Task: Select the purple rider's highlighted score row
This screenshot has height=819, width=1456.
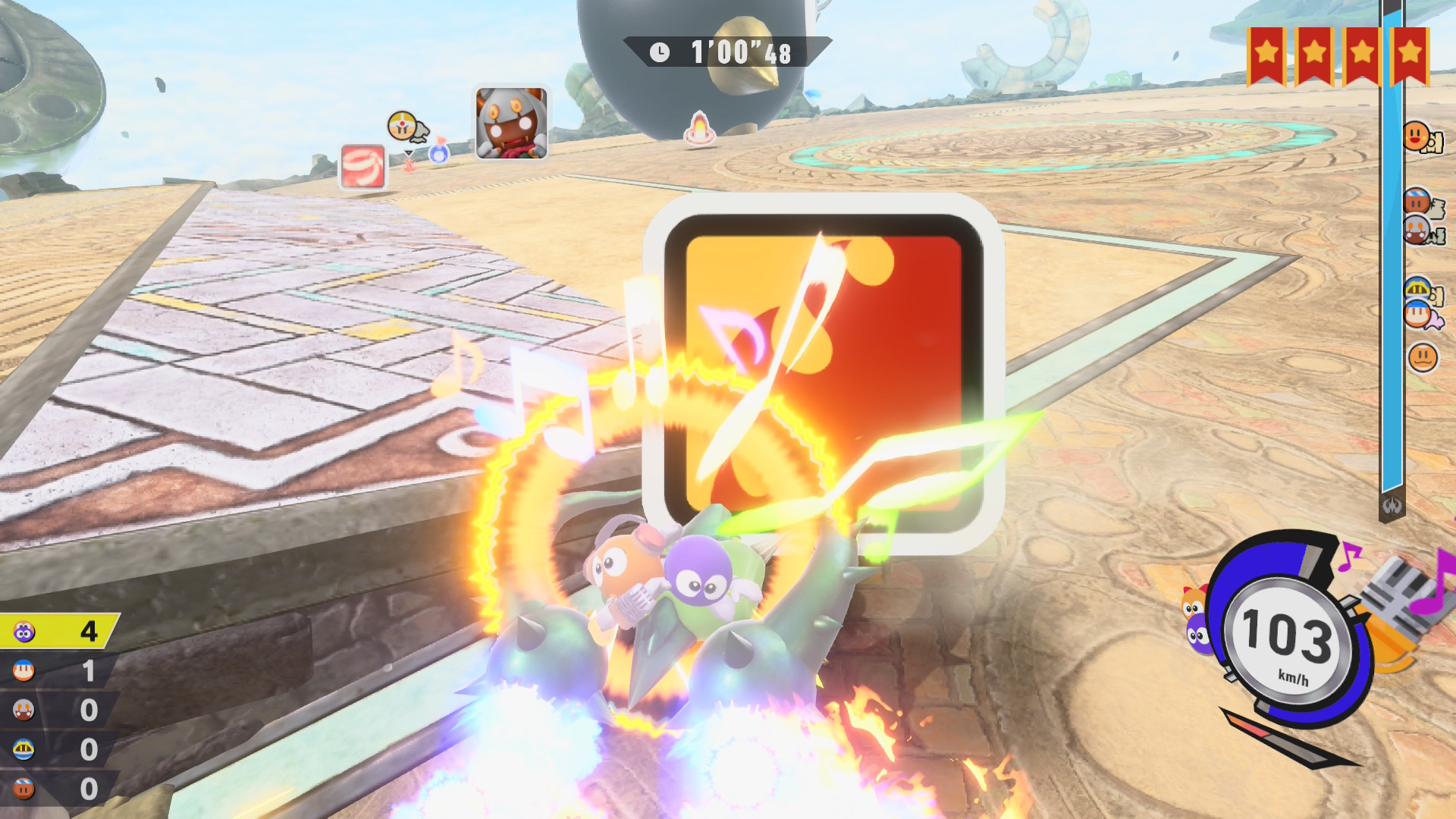Action: coord(59,631)
